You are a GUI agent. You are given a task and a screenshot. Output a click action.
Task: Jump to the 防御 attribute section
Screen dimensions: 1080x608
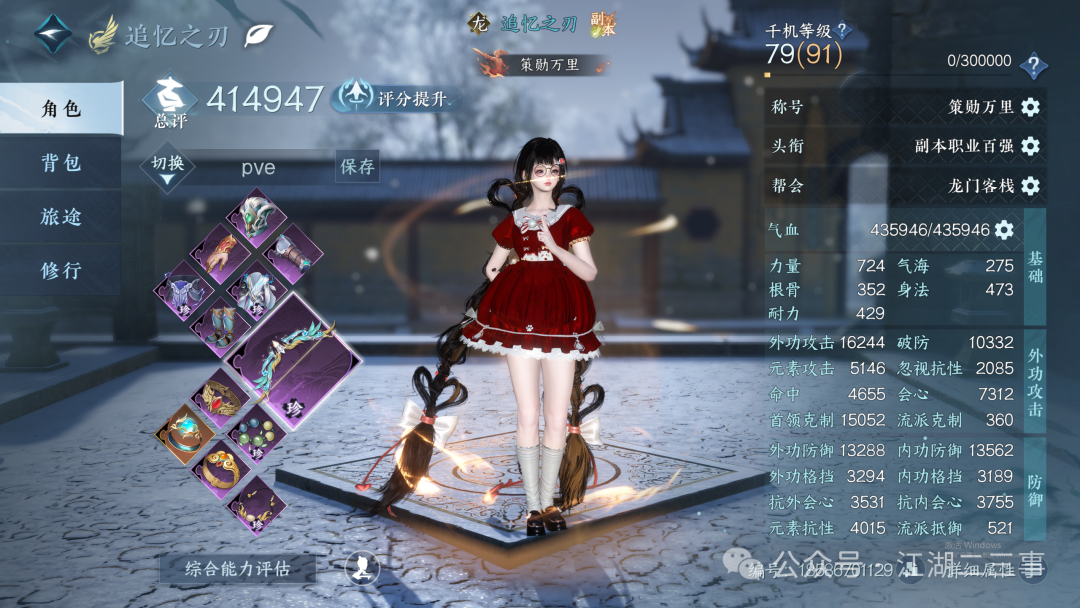pyautogui.click(x=1035, y=487)
